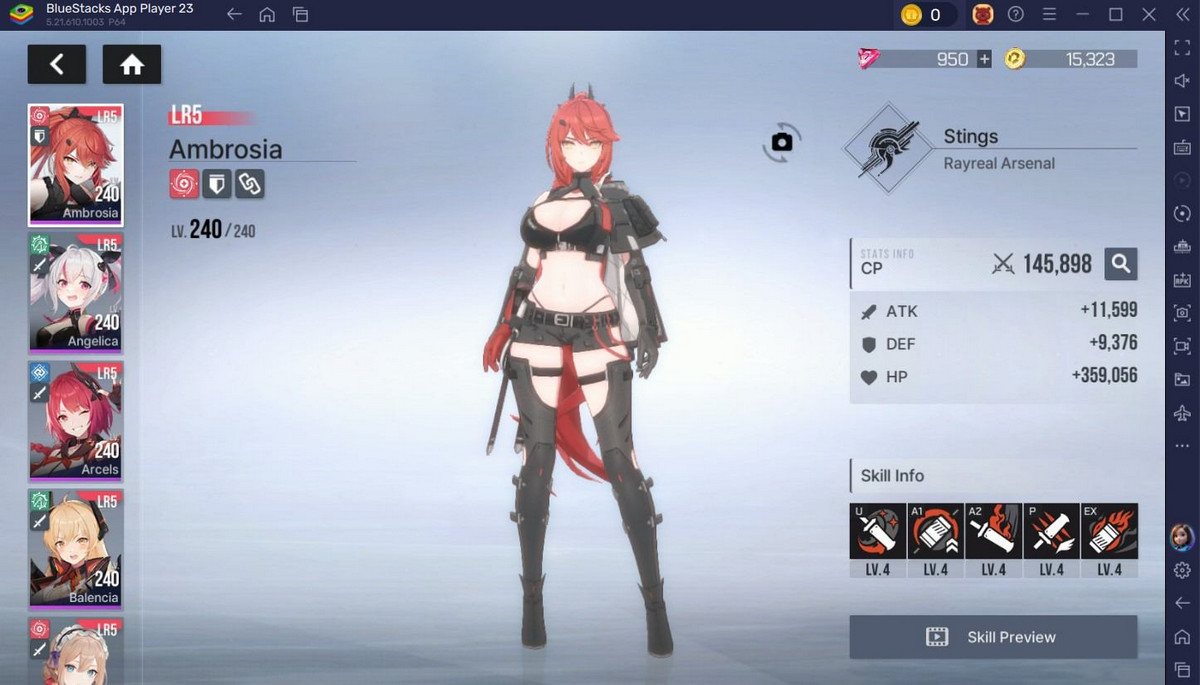The height and width of the screenshot is (685, 1200).
Task: Return to the home screen
Action: pyautogui.click(x=132, y=65)
